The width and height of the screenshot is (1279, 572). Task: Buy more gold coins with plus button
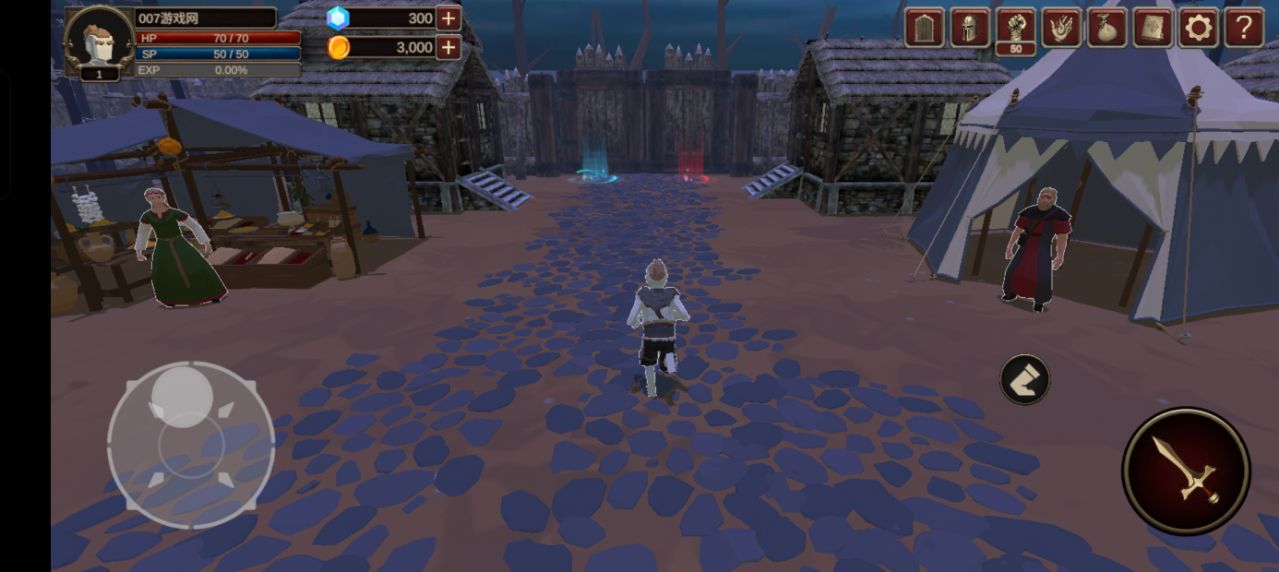coord(448,47)
